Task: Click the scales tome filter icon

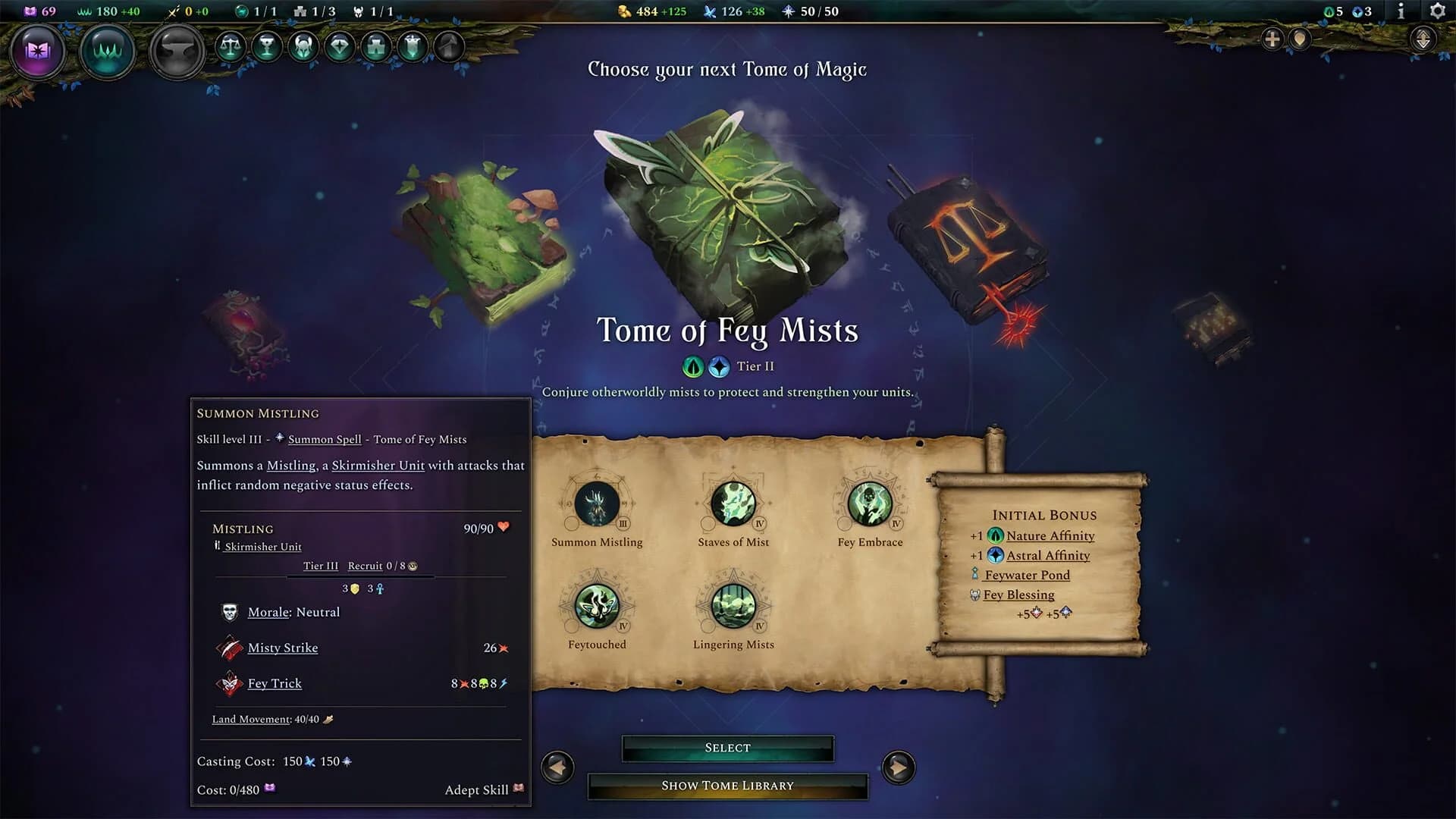Action: pos(231,46)
